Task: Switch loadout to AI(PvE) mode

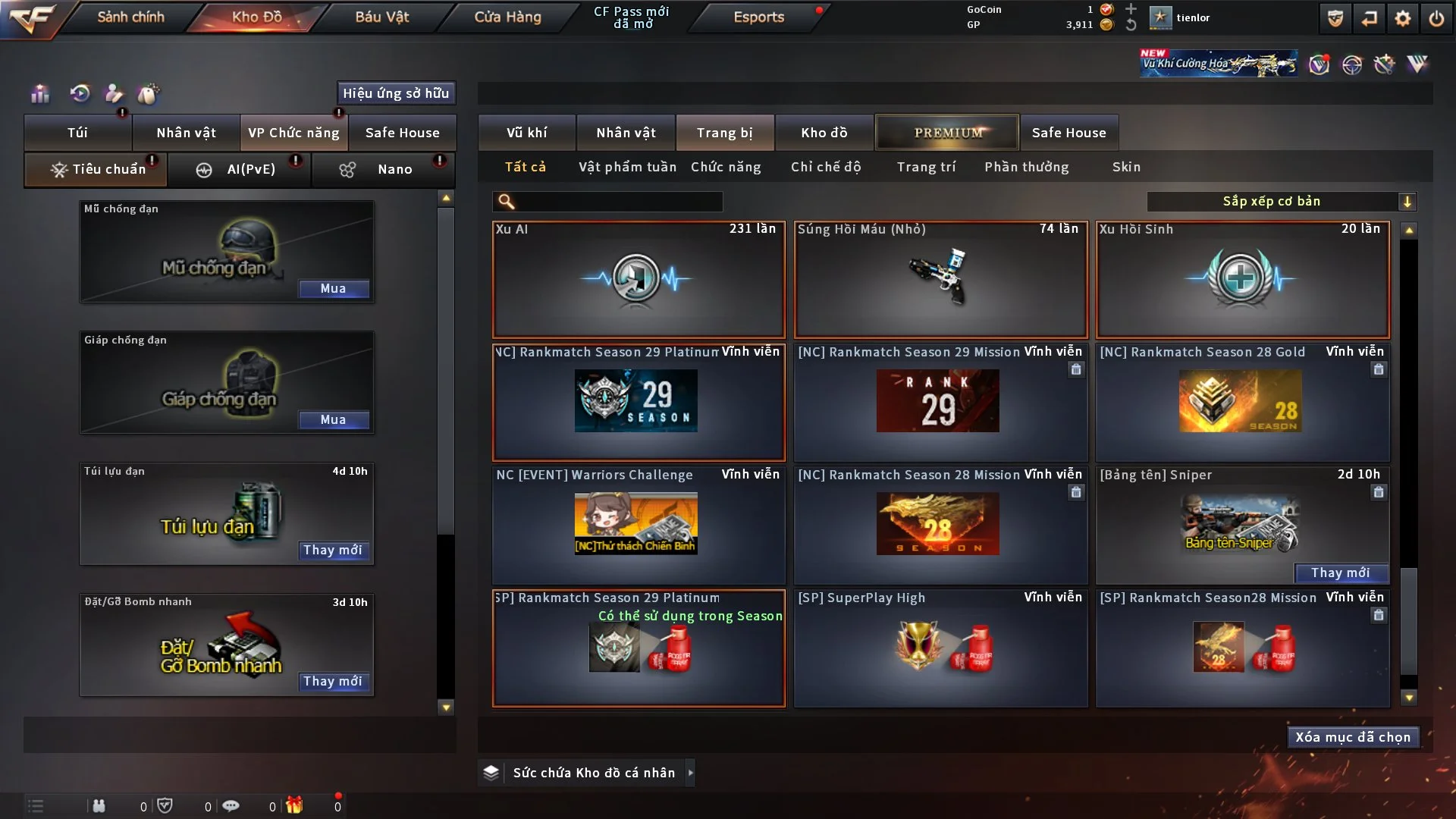Action: 240,169
